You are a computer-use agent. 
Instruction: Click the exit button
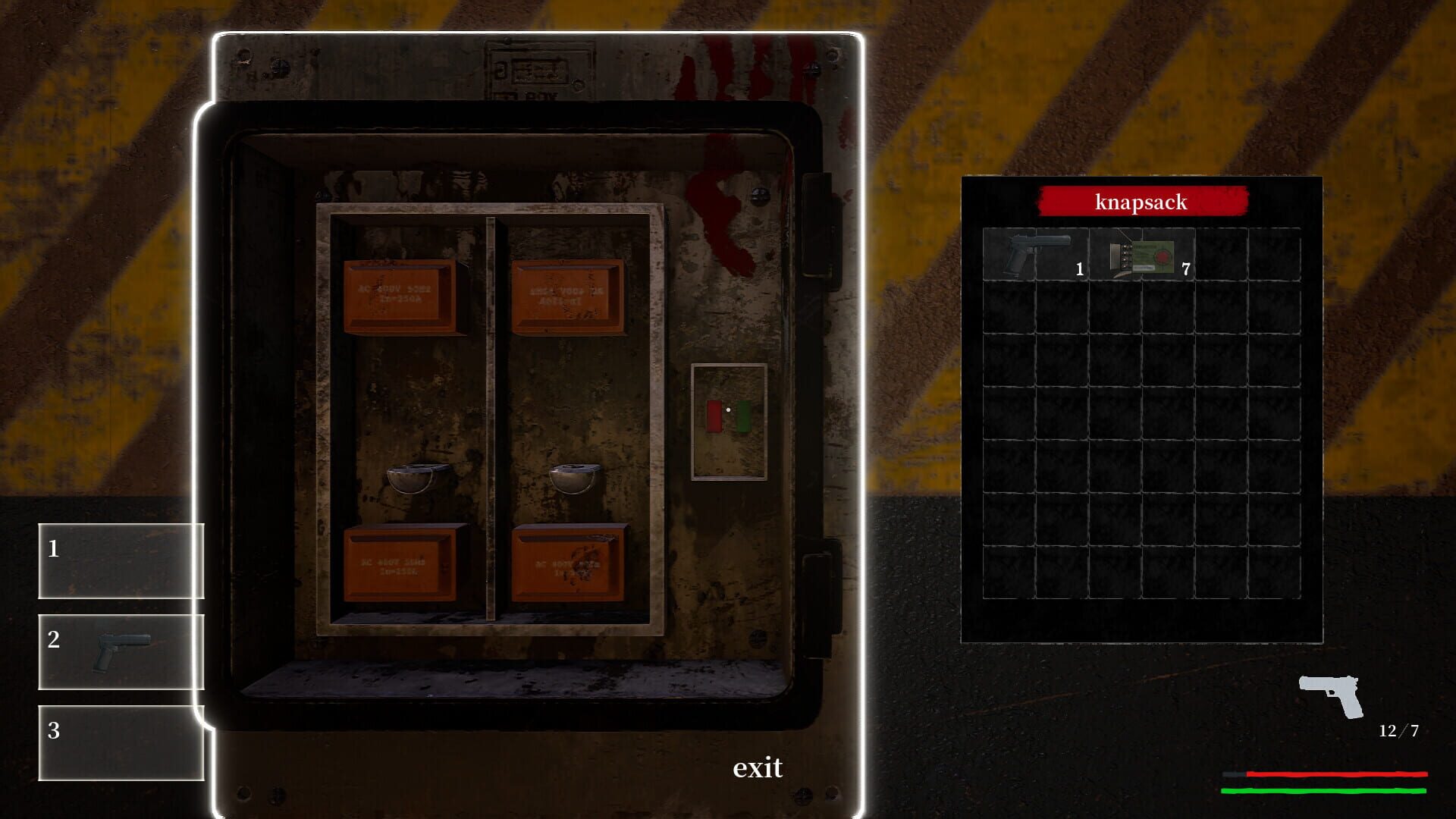pos(758,769)
